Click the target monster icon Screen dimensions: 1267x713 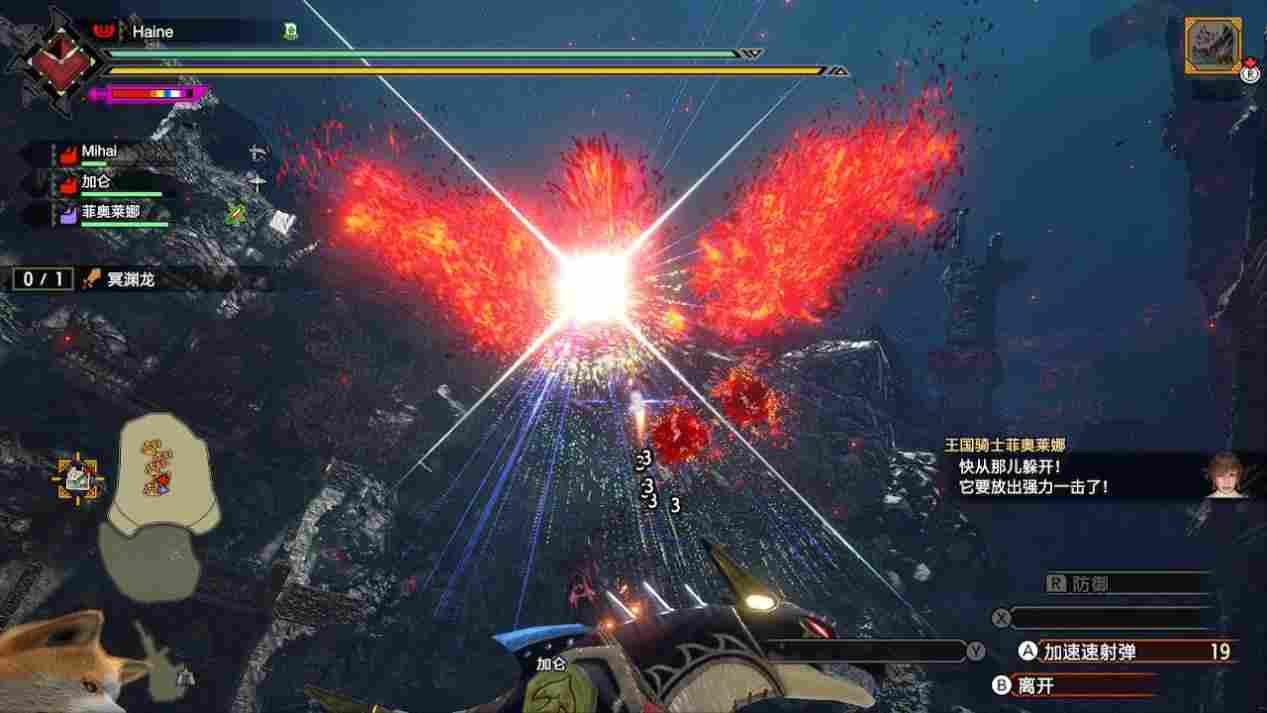[1214, 45]
